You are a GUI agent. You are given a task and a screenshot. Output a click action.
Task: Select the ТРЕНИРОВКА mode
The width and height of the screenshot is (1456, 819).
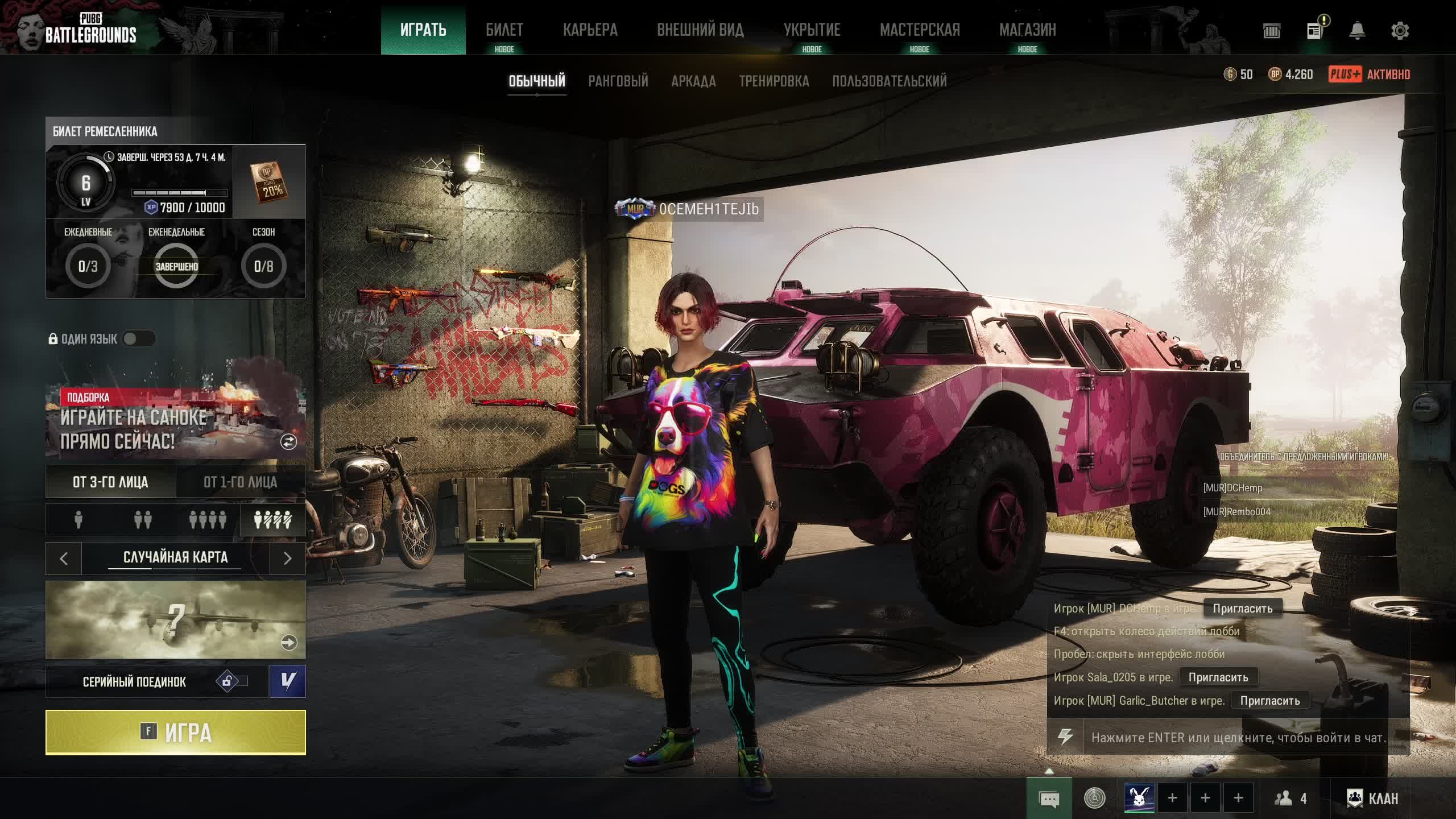tap(773, 81)
